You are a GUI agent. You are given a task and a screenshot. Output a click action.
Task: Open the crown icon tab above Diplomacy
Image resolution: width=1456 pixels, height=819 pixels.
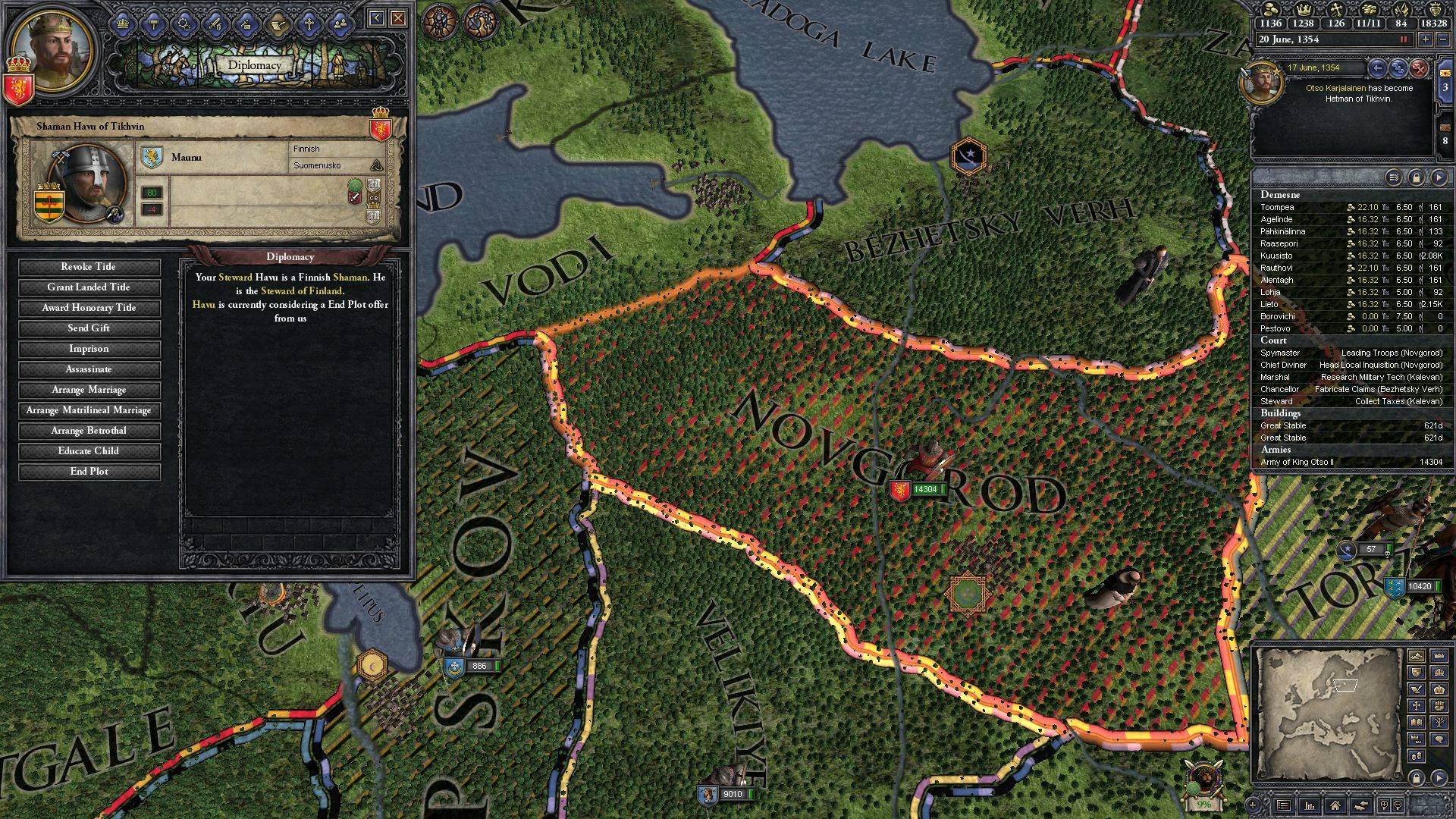[x=121, y=24]
